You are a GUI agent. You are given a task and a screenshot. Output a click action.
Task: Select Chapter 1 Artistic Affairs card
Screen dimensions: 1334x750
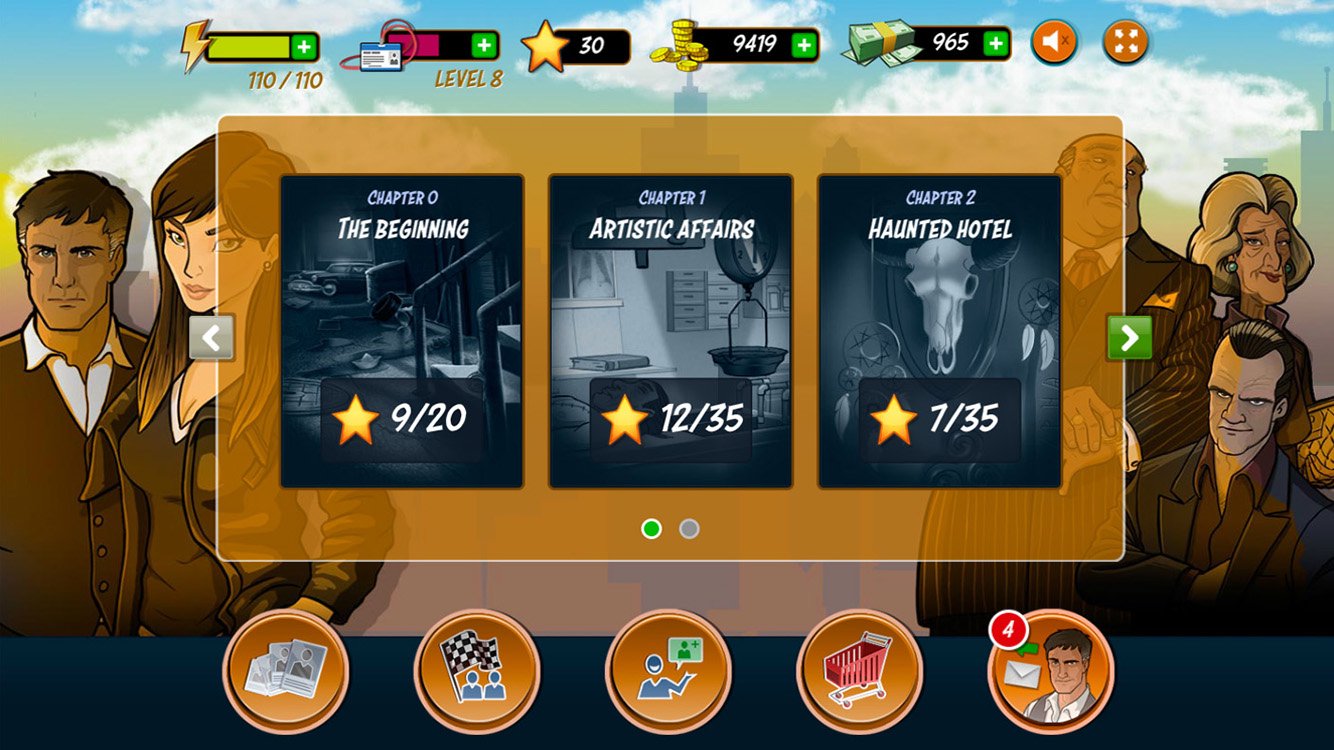coord(670,331)
